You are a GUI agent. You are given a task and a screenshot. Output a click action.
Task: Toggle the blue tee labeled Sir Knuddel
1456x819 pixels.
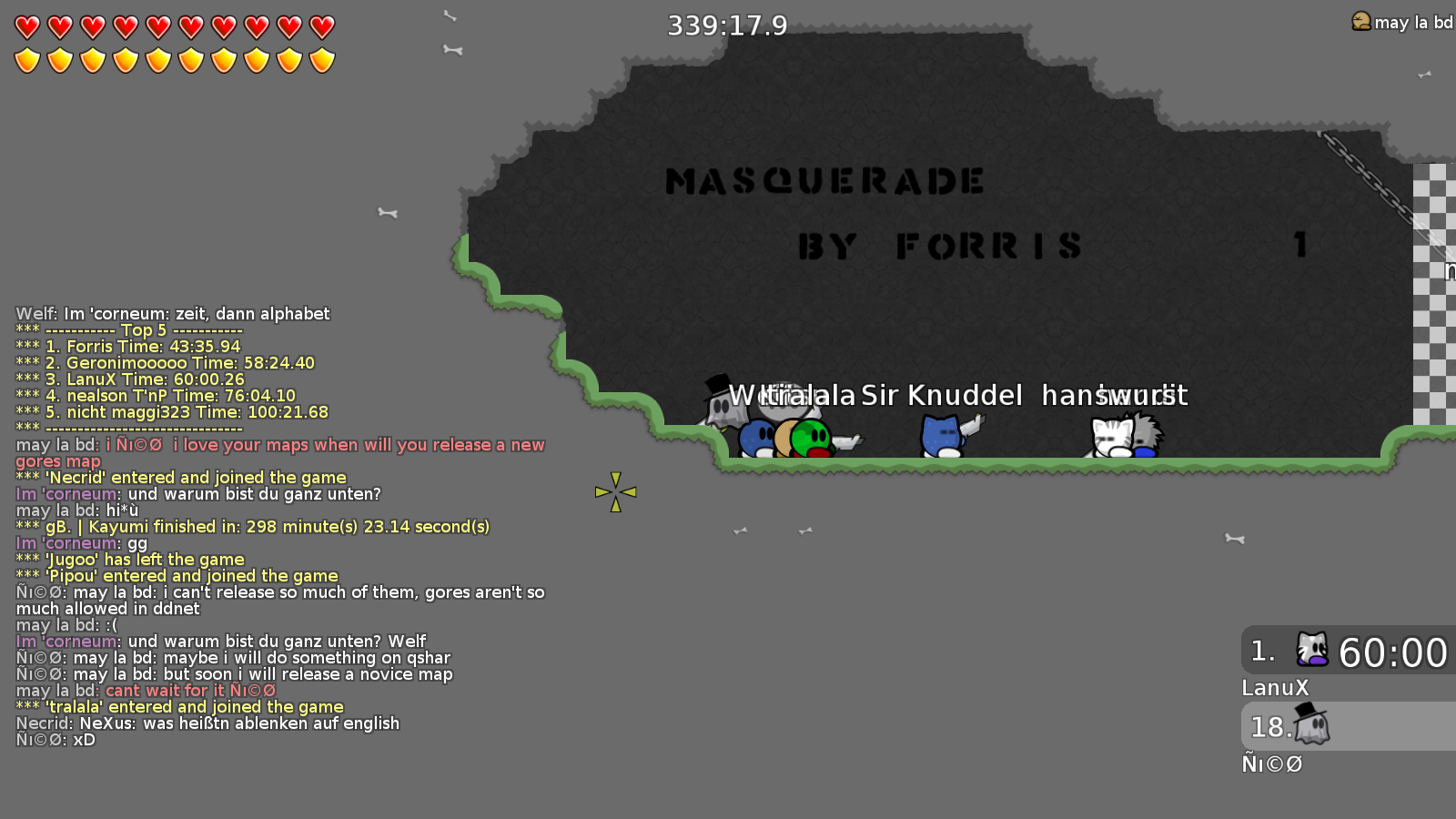click(940, 435)
